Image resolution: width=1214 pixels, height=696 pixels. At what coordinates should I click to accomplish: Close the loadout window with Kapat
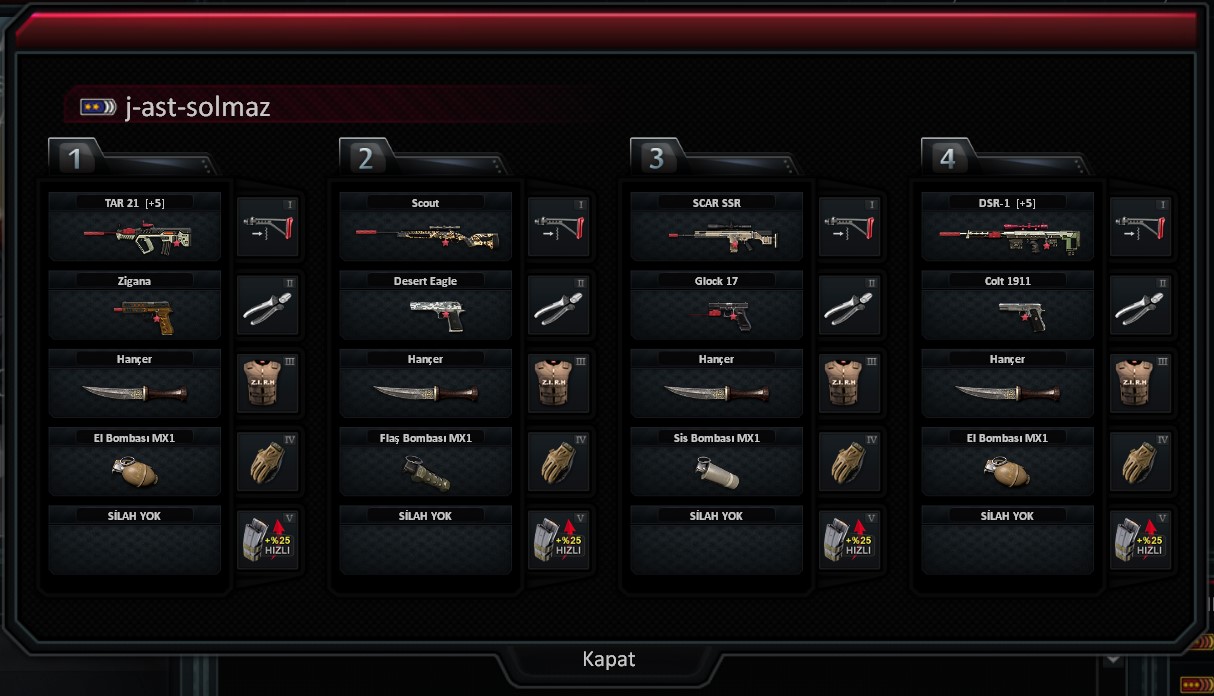point(608,660)
